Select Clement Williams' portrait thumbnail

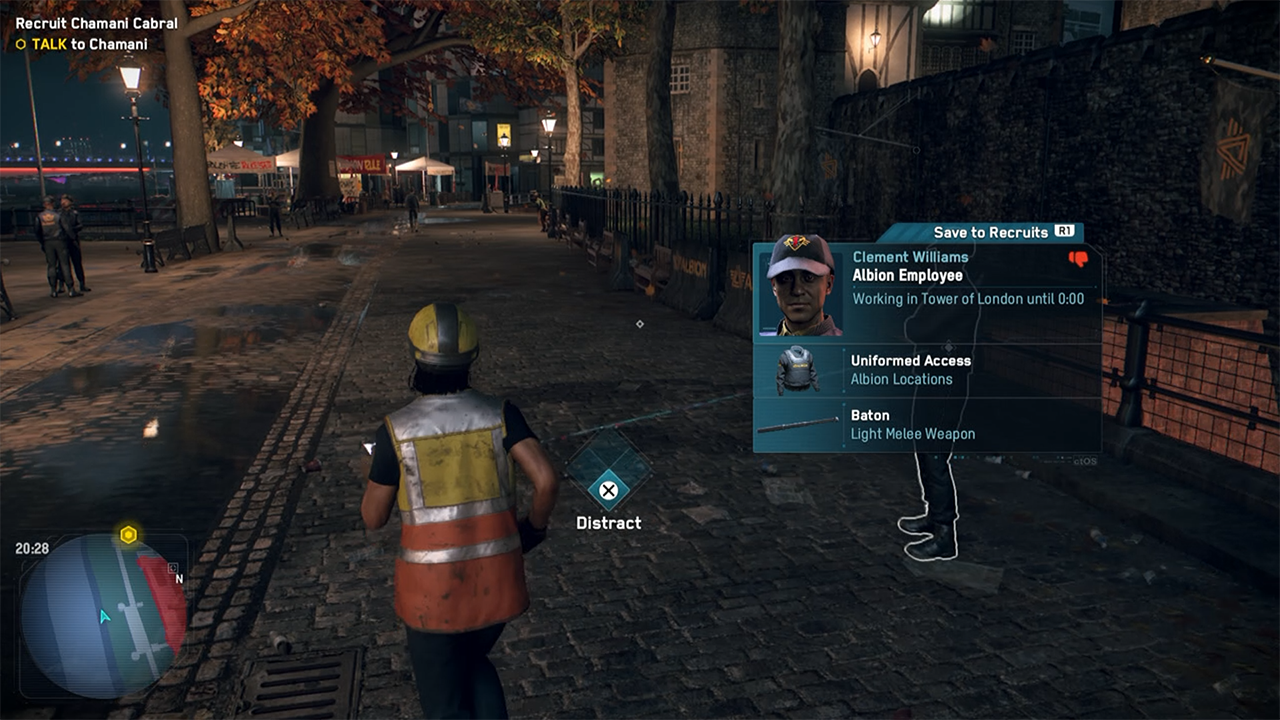point(800,286)
